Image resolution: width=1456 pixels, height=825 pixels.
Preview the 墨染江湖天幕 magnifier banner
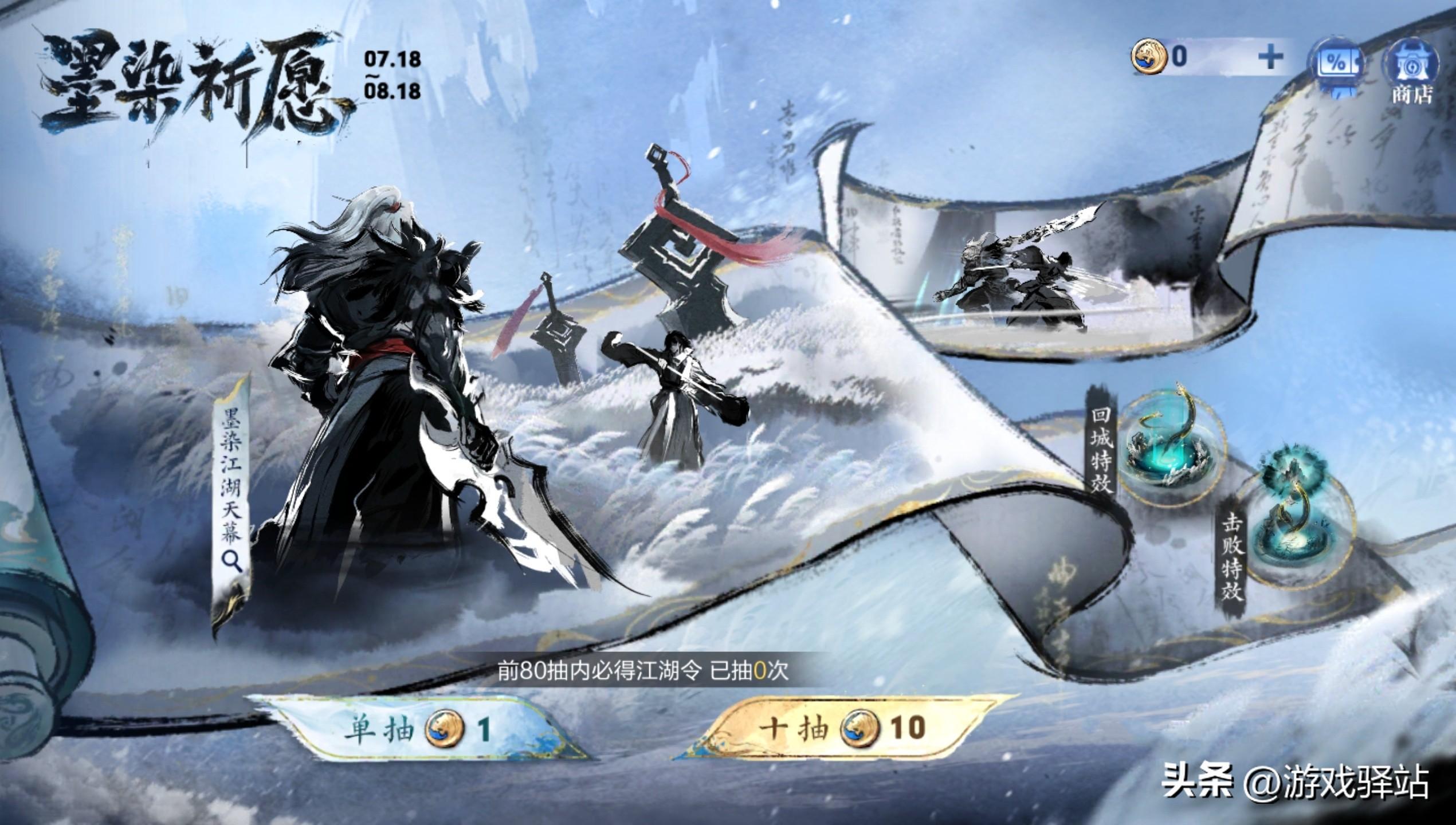click(232, 493)
